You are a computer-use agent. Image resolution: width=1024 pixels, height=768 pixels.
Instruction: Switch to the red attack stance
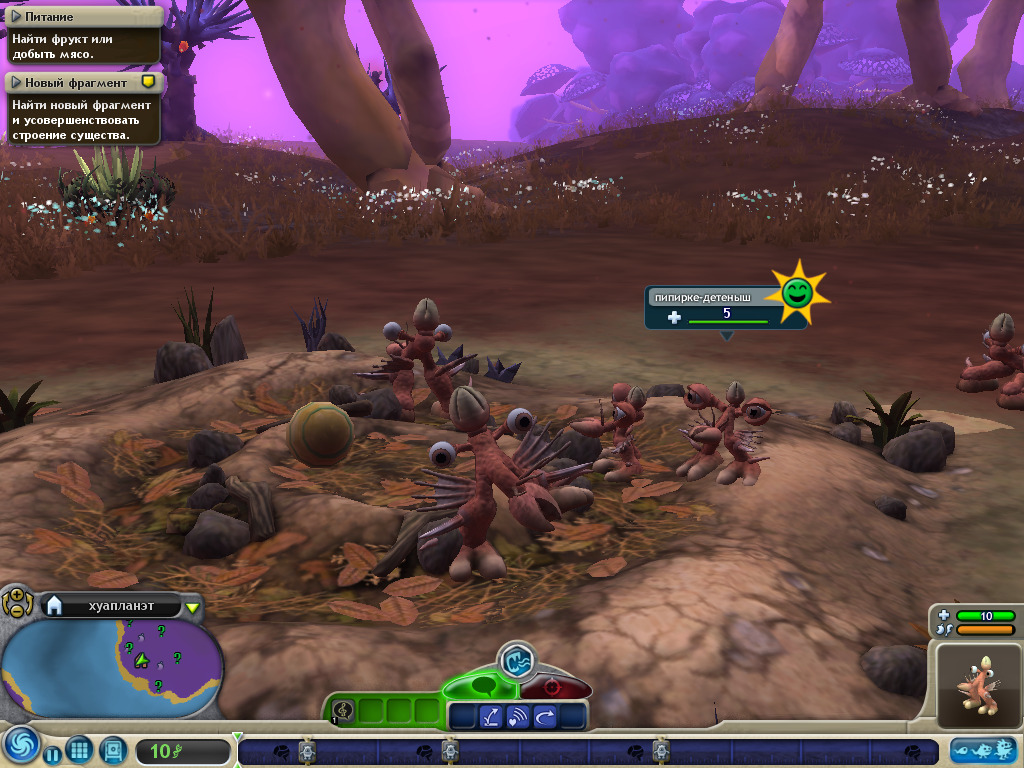[x=551, y=688]
